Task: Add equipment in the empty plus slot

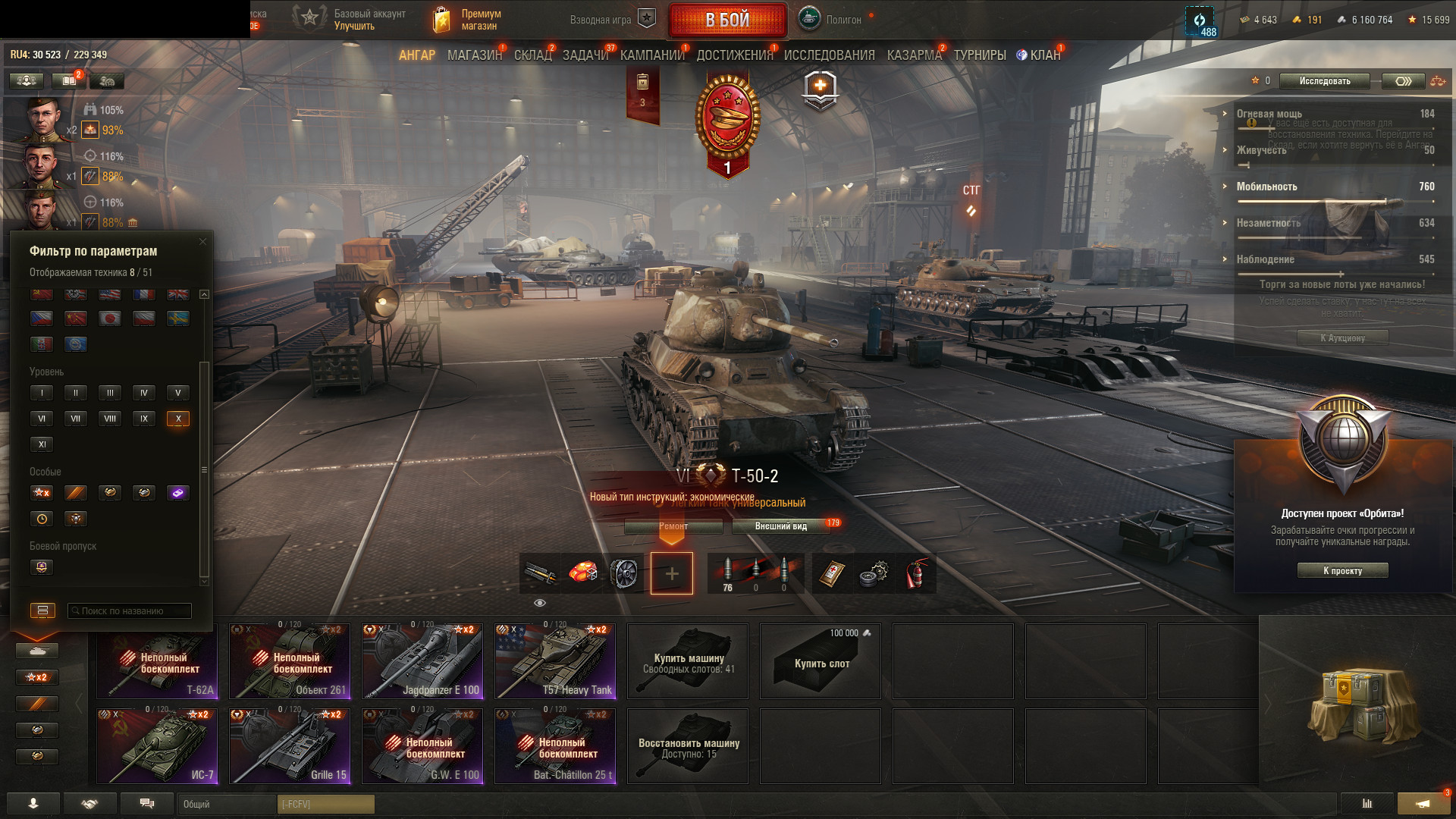Action: click(672, 574)
